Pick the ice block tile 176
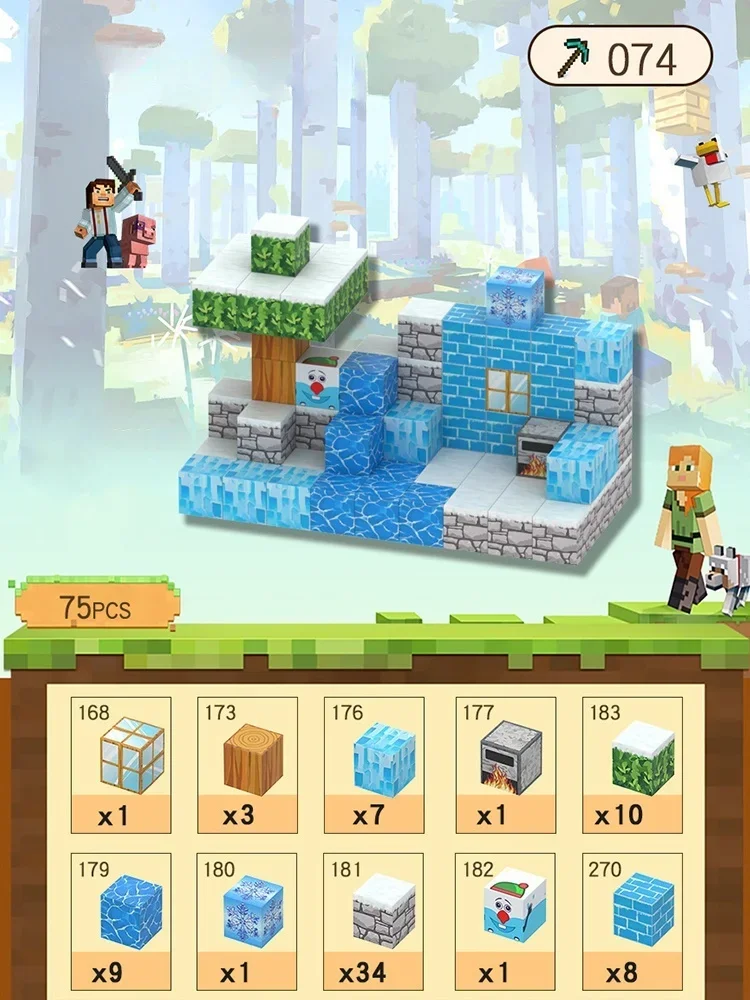This screenshot has width=750, height=1000. (x=374, y=764)
